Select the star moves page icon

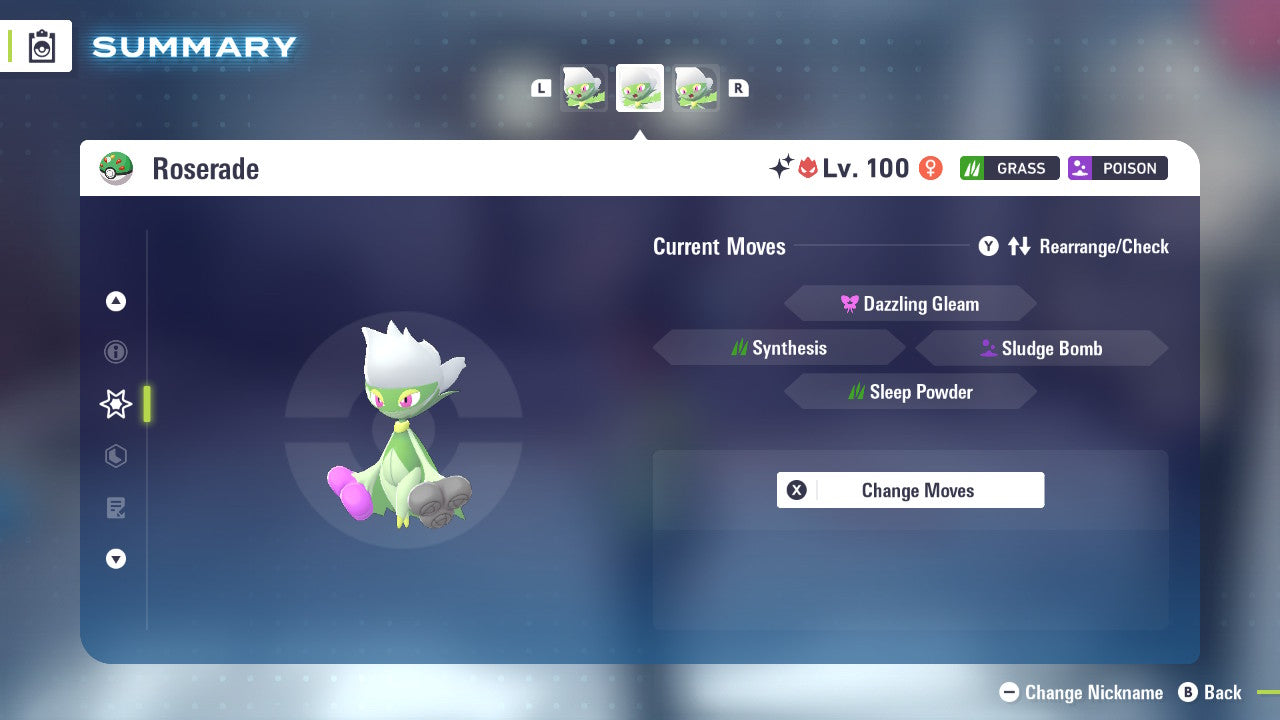pos(115,404)
